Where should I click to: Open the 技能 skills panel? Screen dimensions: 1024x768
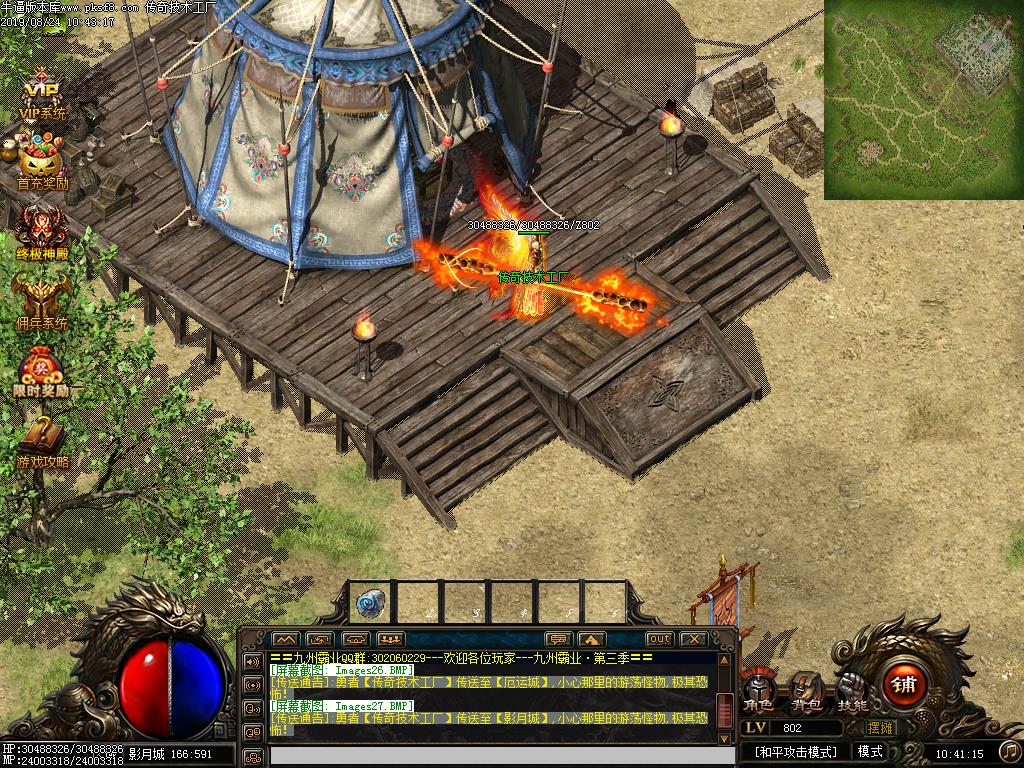point(852,690)
